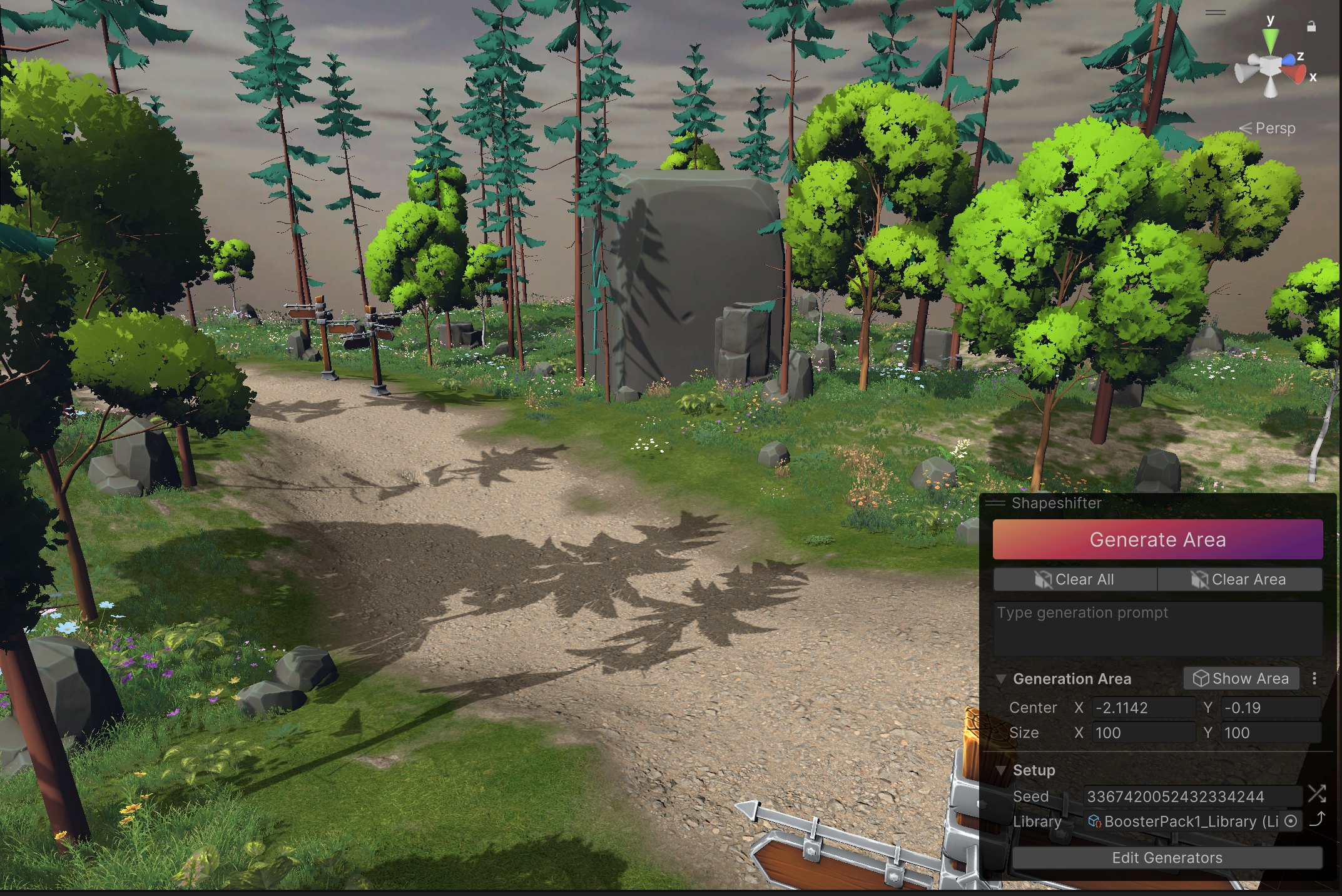Open the Generation Area three-dot options menu

click(1314, 678)
